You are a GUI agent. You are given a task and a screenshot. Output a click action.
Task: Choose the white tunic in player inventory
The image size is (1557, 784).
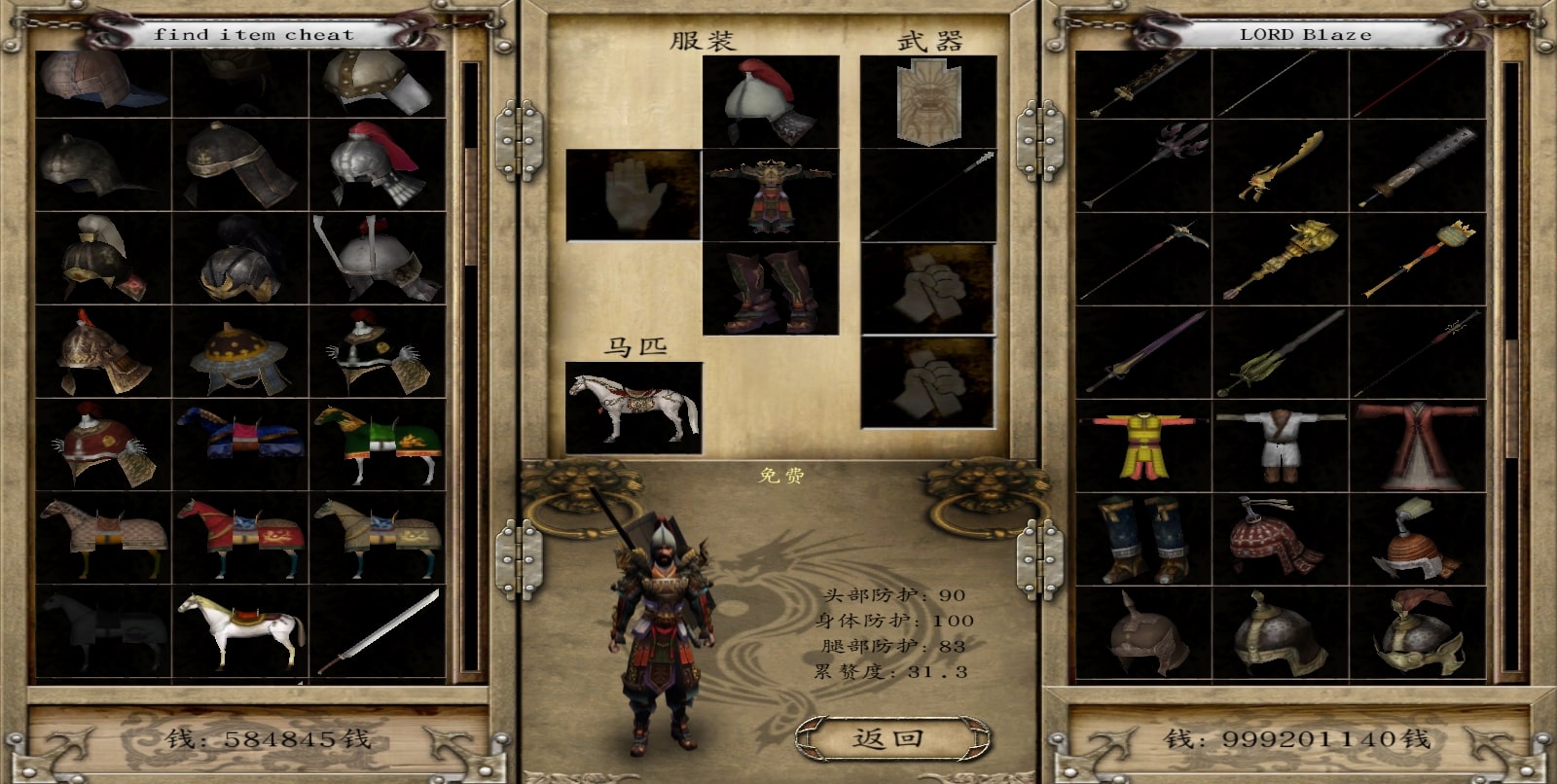click(x=1281, y=444)
